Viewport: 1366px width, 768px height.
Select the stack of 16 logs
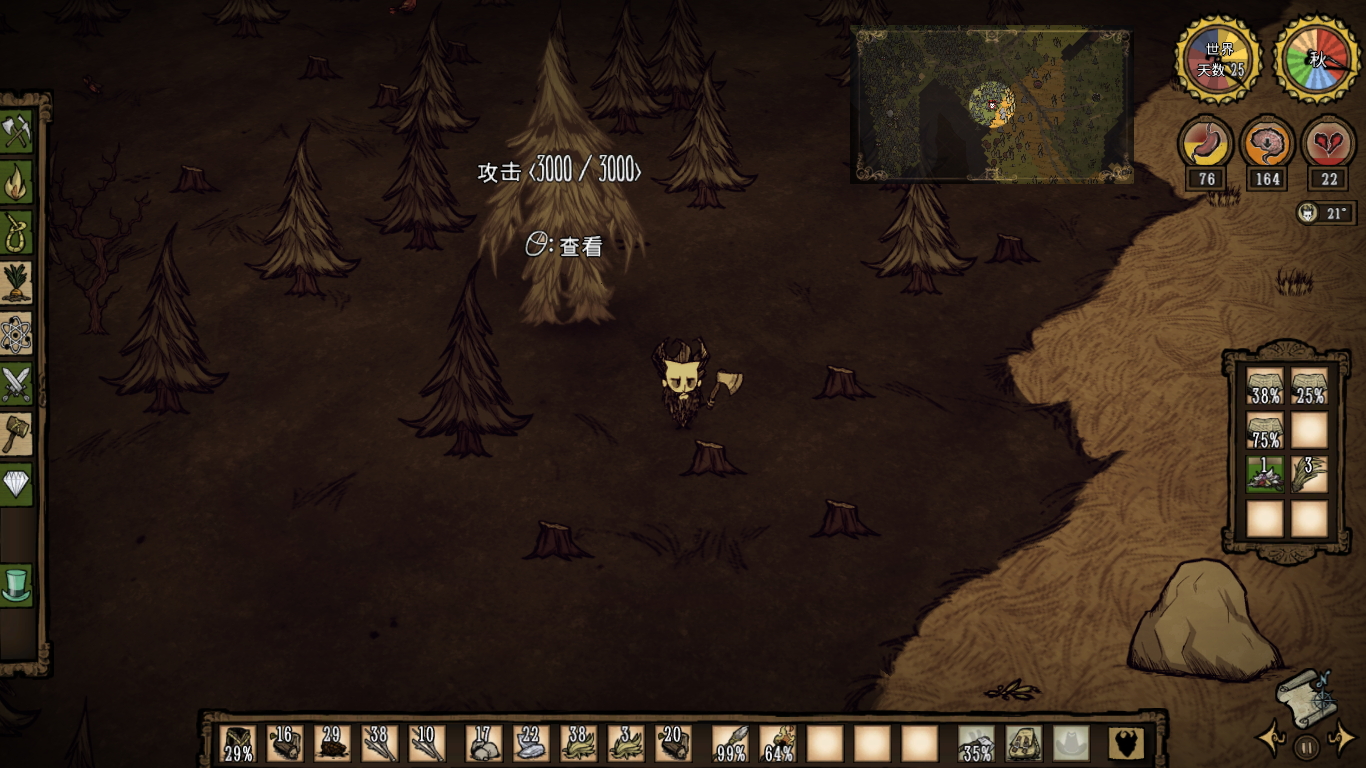pyautogui.click(x=285, y=744)
